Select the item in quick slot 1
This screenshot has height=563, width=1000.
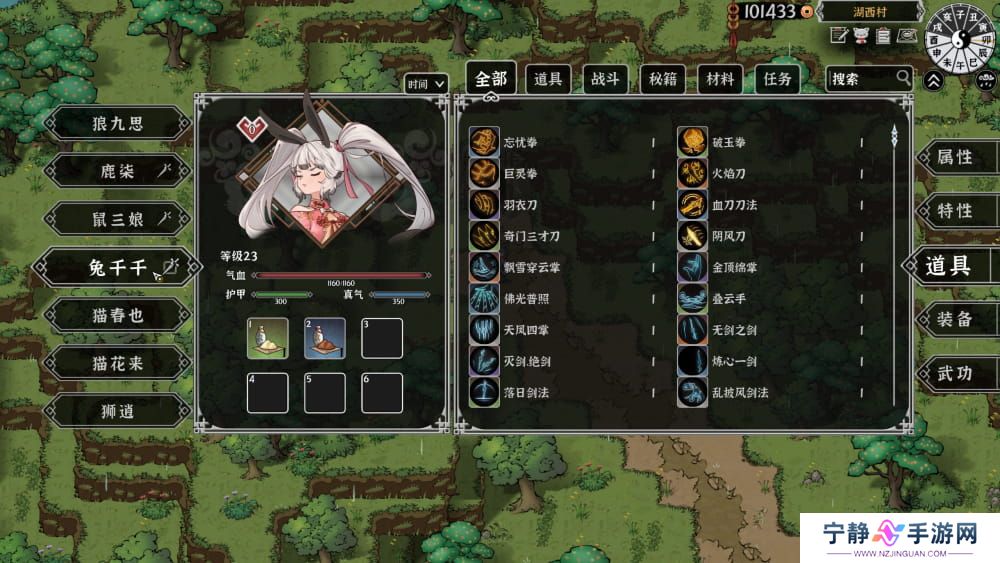coord(267,338)
